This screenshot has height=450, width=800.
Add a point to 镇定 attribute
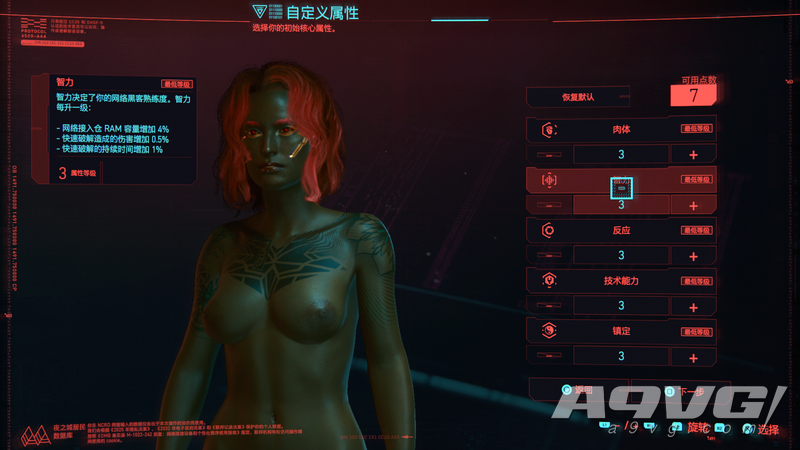coord(693,356)
